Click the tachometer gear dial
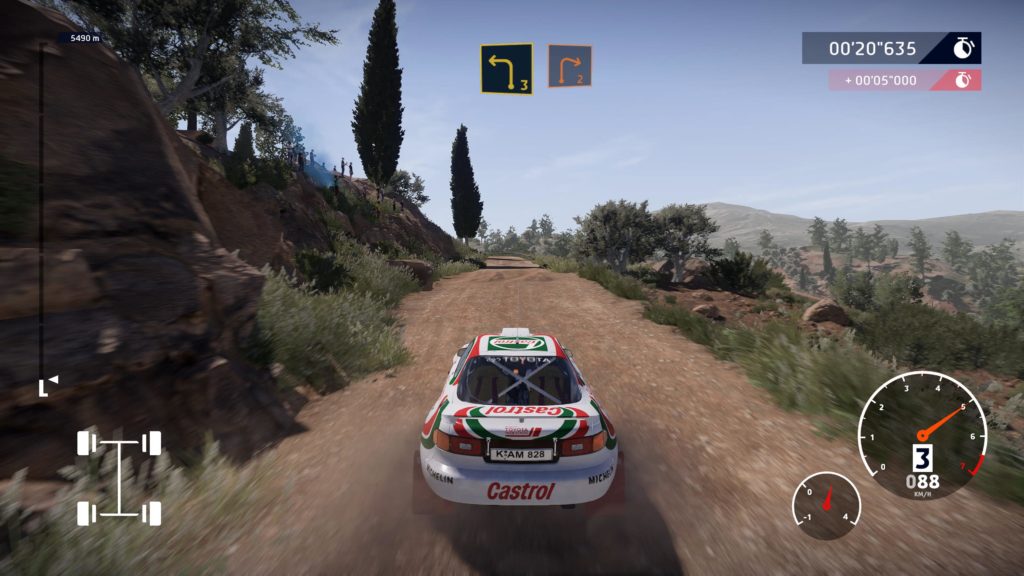This screenshot has width=1024, height=576. point(921,436)
